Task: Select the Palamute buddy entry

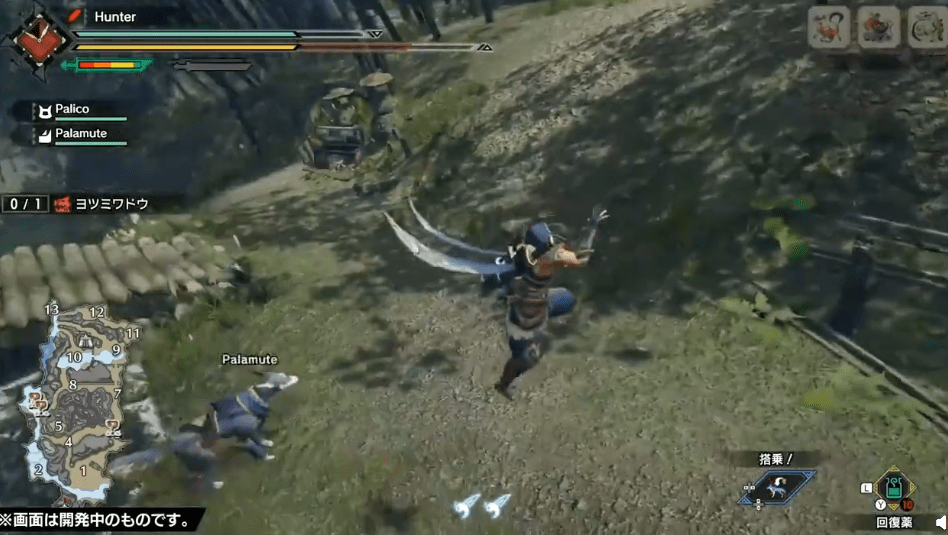Action: pos(80,134)
